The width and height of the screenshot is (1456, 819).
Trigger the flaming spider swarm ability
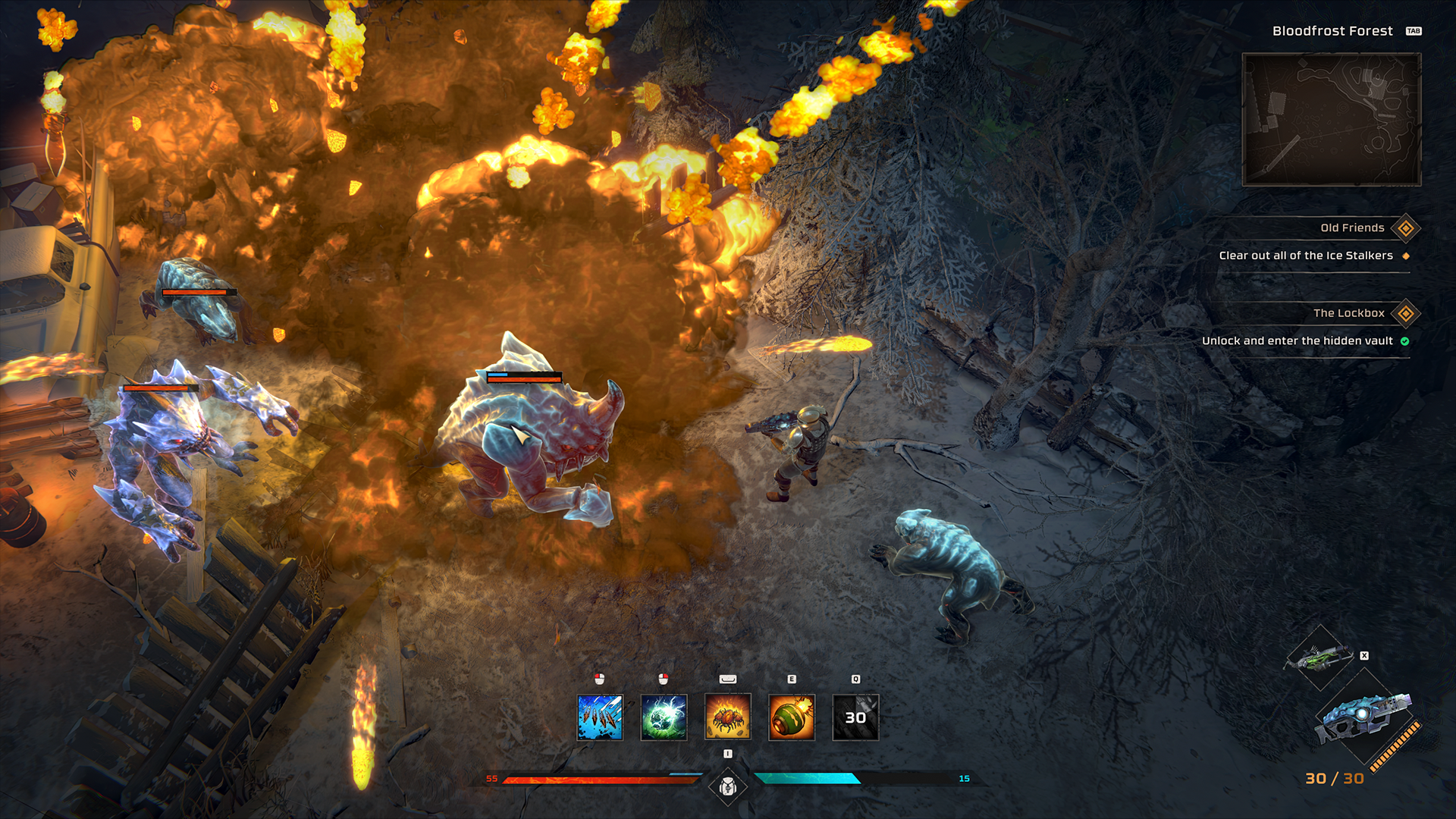(x=728, y=717)
